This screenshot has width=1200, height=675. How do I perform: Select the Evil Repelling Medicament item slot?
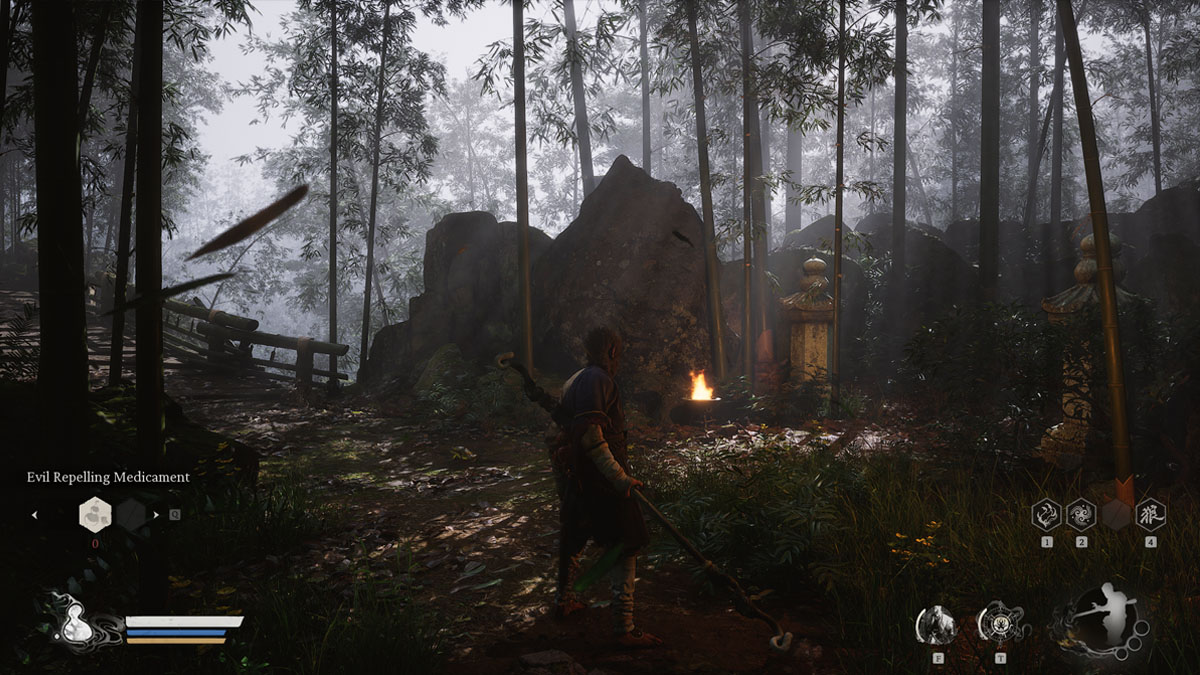[x=95, y=514]
